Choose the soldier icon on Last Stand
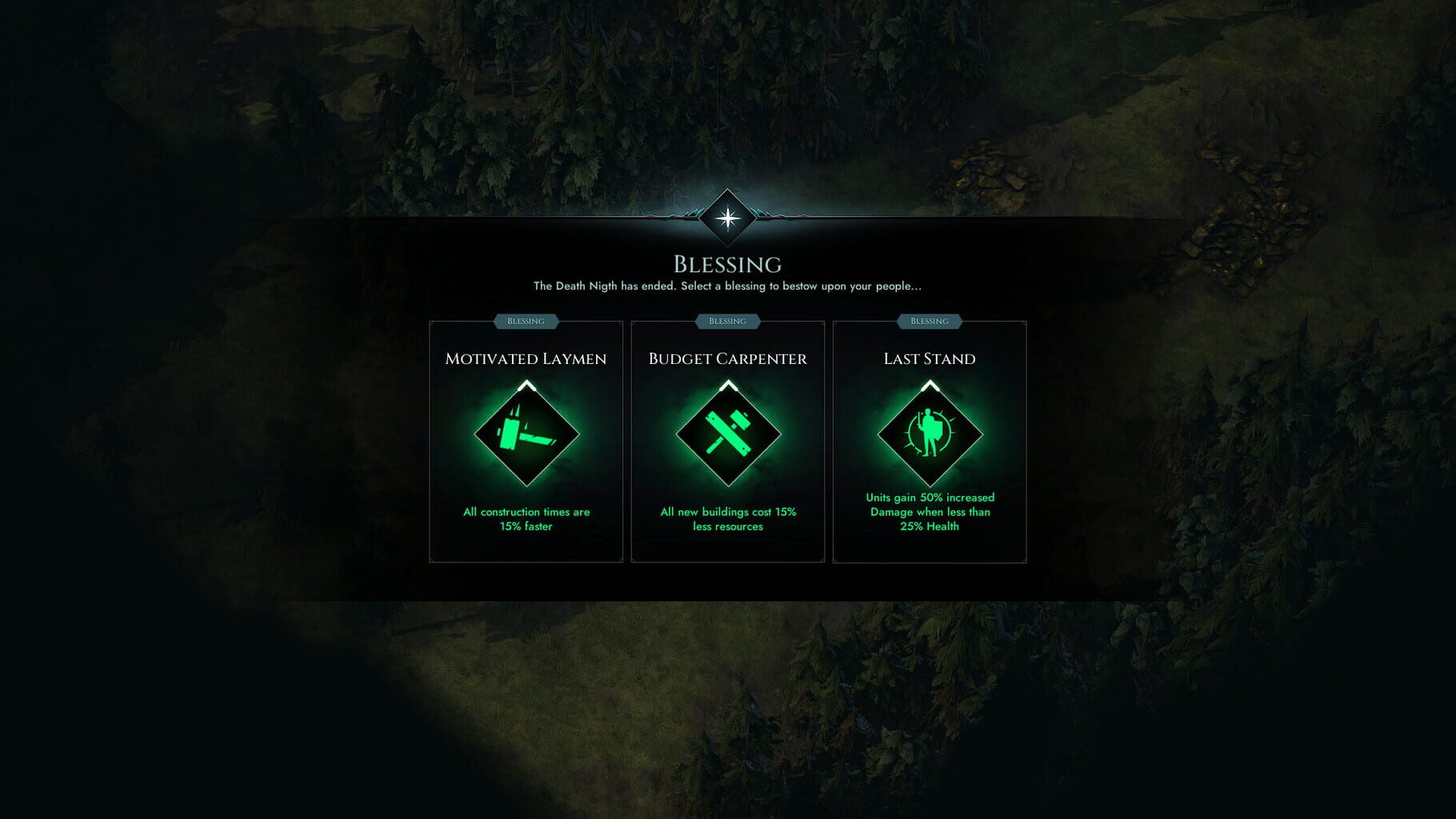Viewport: 1456px width, 819px height. 928,434
